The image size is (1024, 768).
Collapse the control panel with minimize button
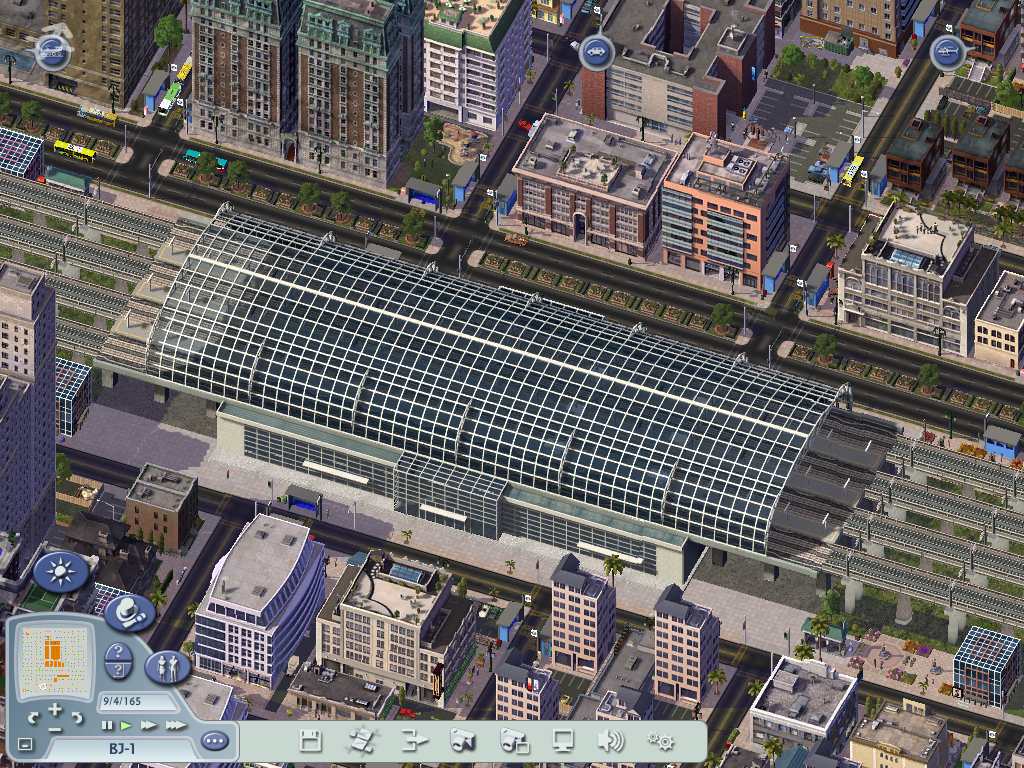25,744
